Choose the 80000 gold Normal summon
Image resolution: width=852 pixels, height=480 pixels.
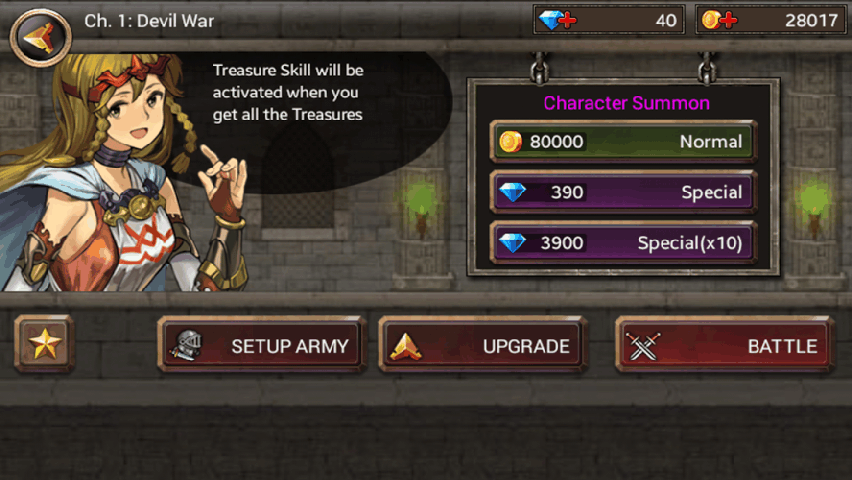[623, 142]
